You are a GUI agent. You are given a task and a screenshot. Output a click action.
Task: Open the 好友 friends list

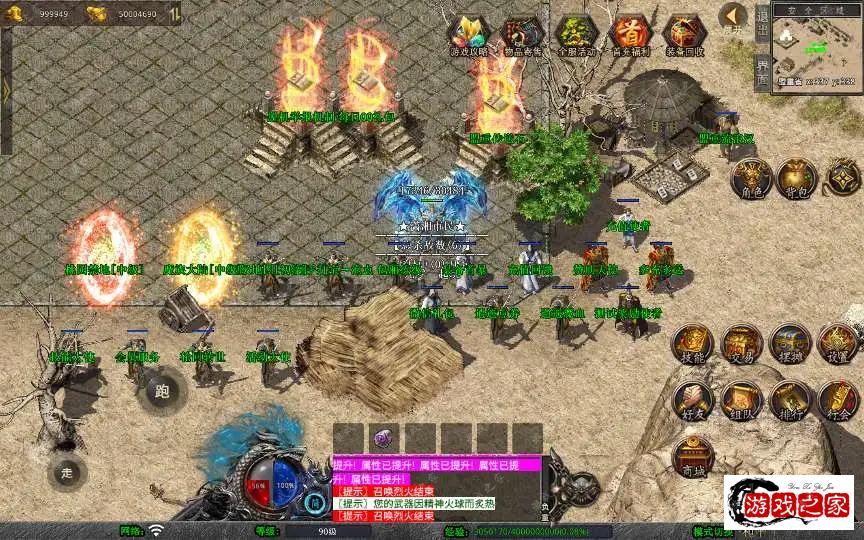[692, 400]
